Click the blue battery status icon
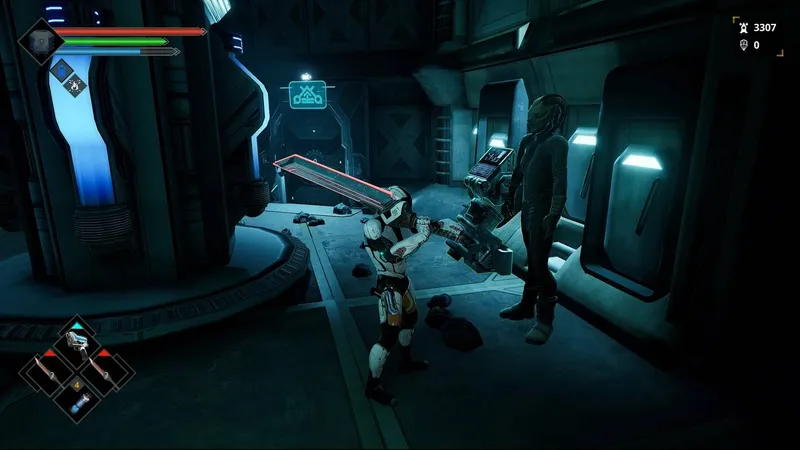Viewport: 800px width, 450px height. point(60,71)
